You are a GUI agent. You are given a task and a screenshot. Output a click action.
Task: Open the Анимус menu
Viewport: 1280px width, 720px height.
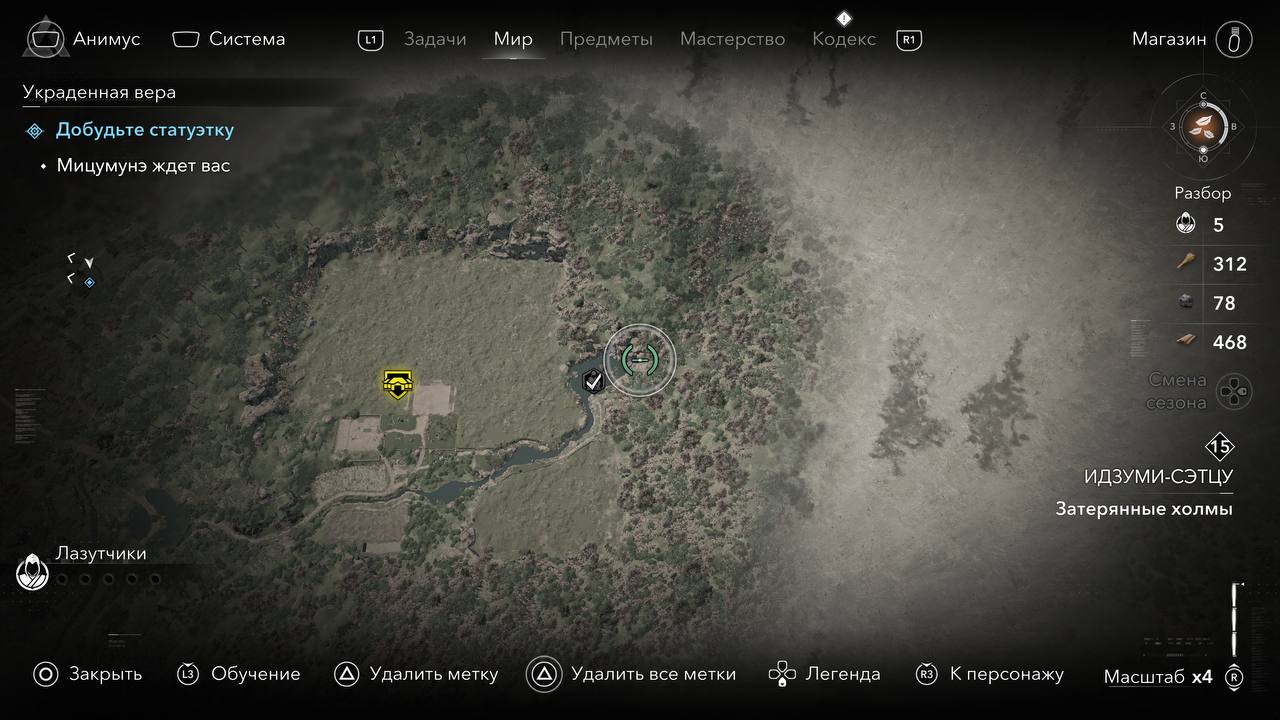[x=85, y=39]
